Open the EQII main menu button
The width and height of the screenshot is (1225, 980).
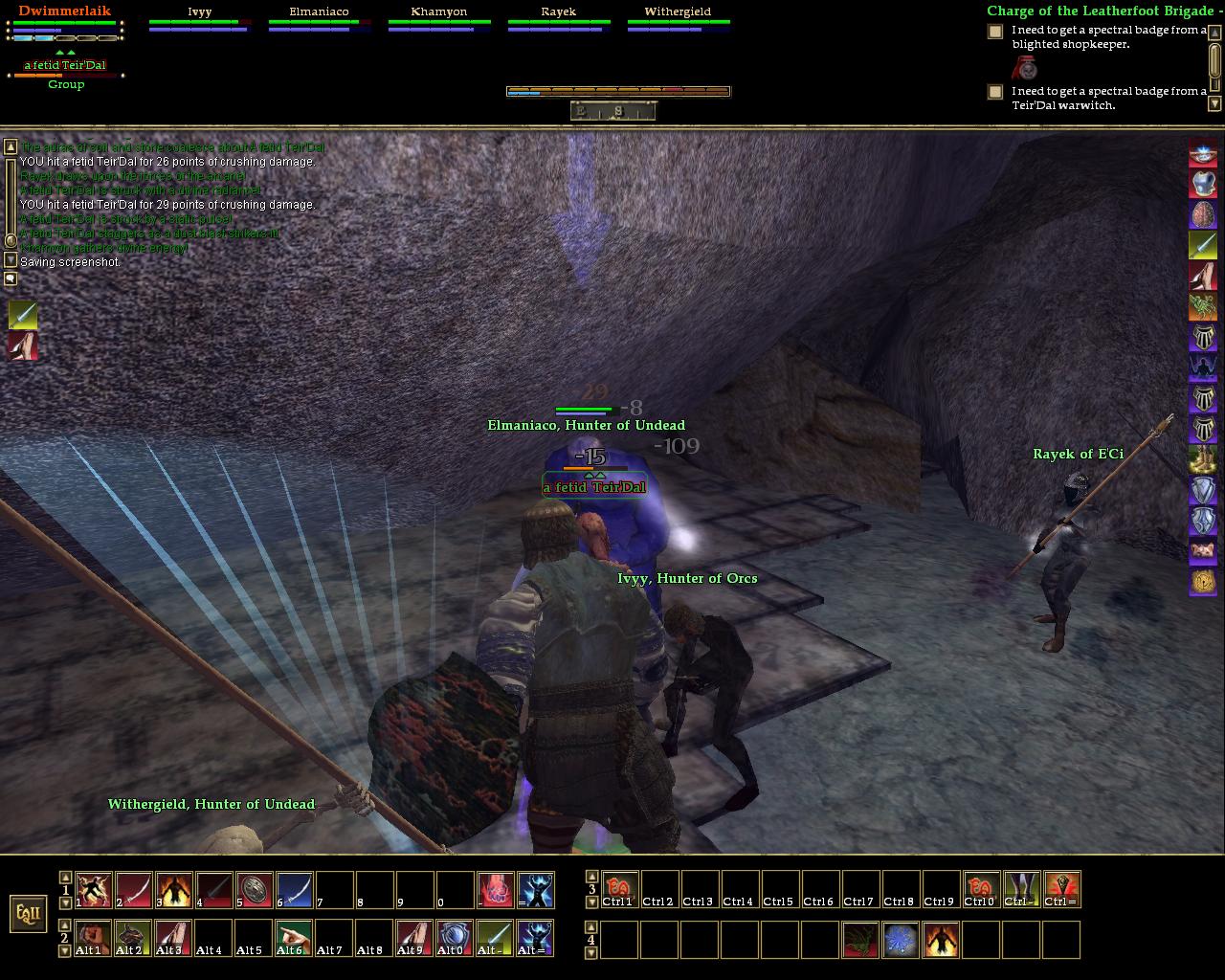(28, 913)
